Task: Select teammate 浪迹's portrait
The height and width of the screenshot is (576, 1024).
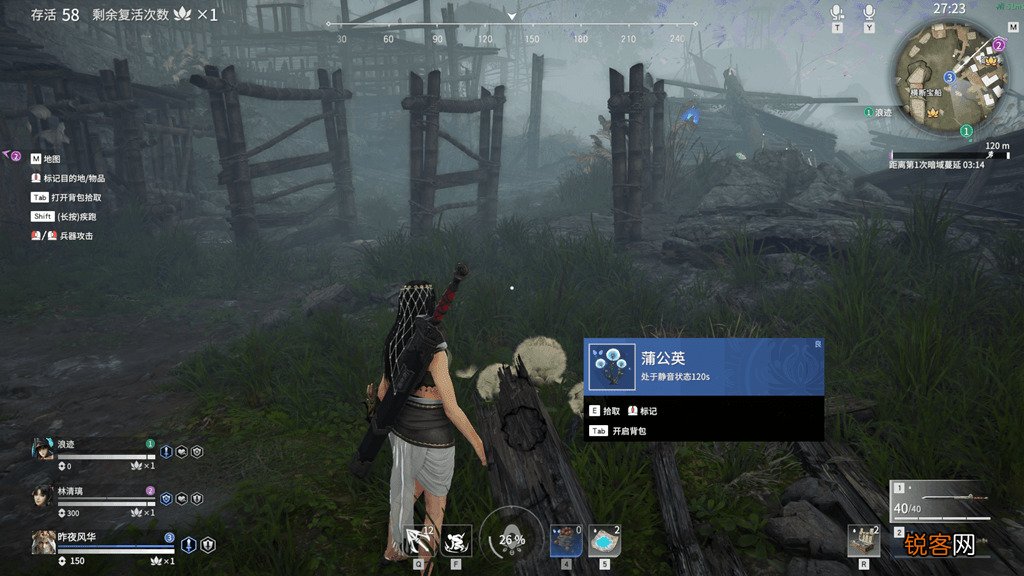Action: (x=44, y=450)
